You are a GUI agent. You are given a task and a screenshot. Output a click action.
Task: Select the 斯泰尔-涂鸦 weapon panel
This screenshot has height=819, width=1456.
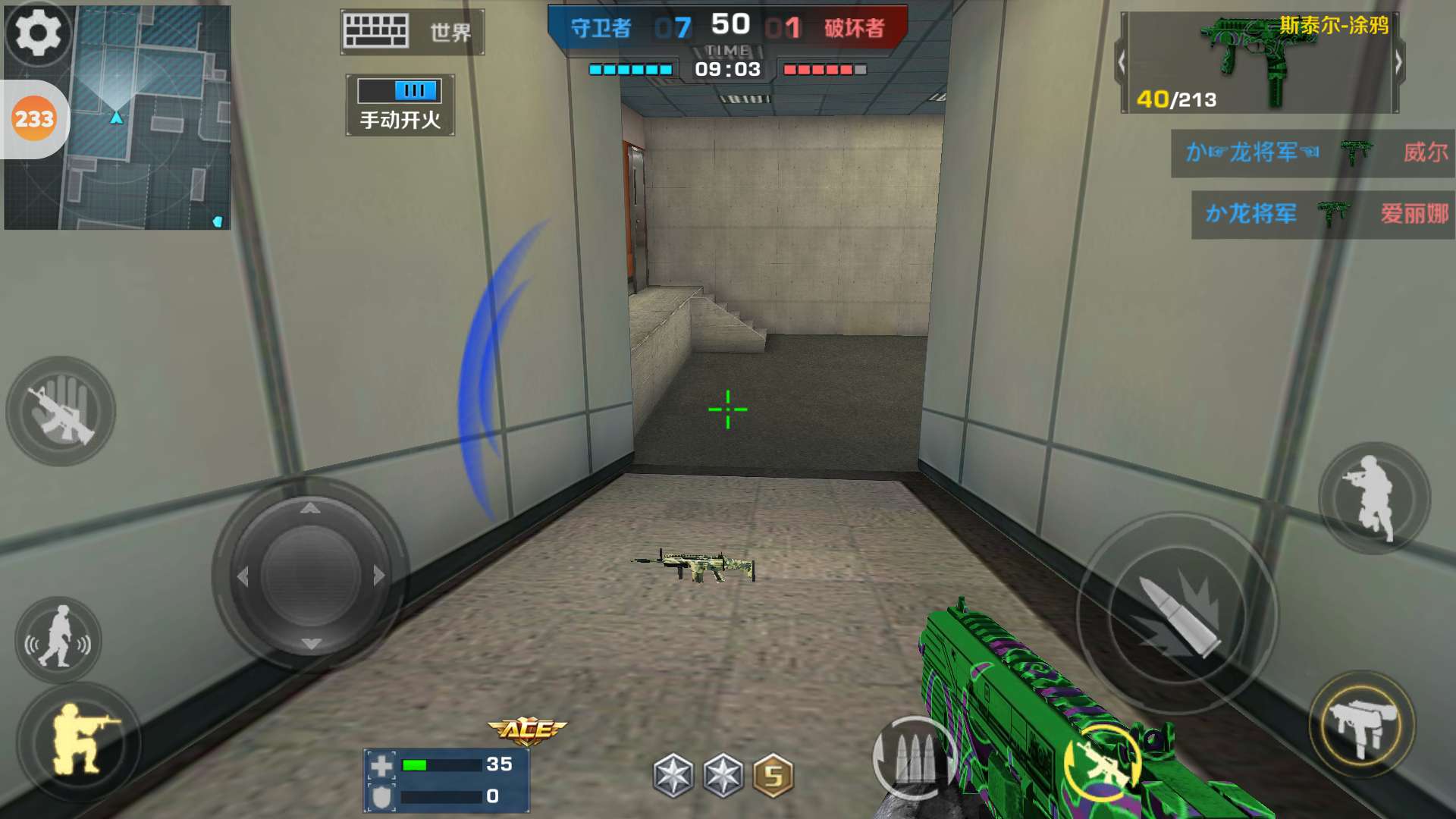[x=1259, y=63]
